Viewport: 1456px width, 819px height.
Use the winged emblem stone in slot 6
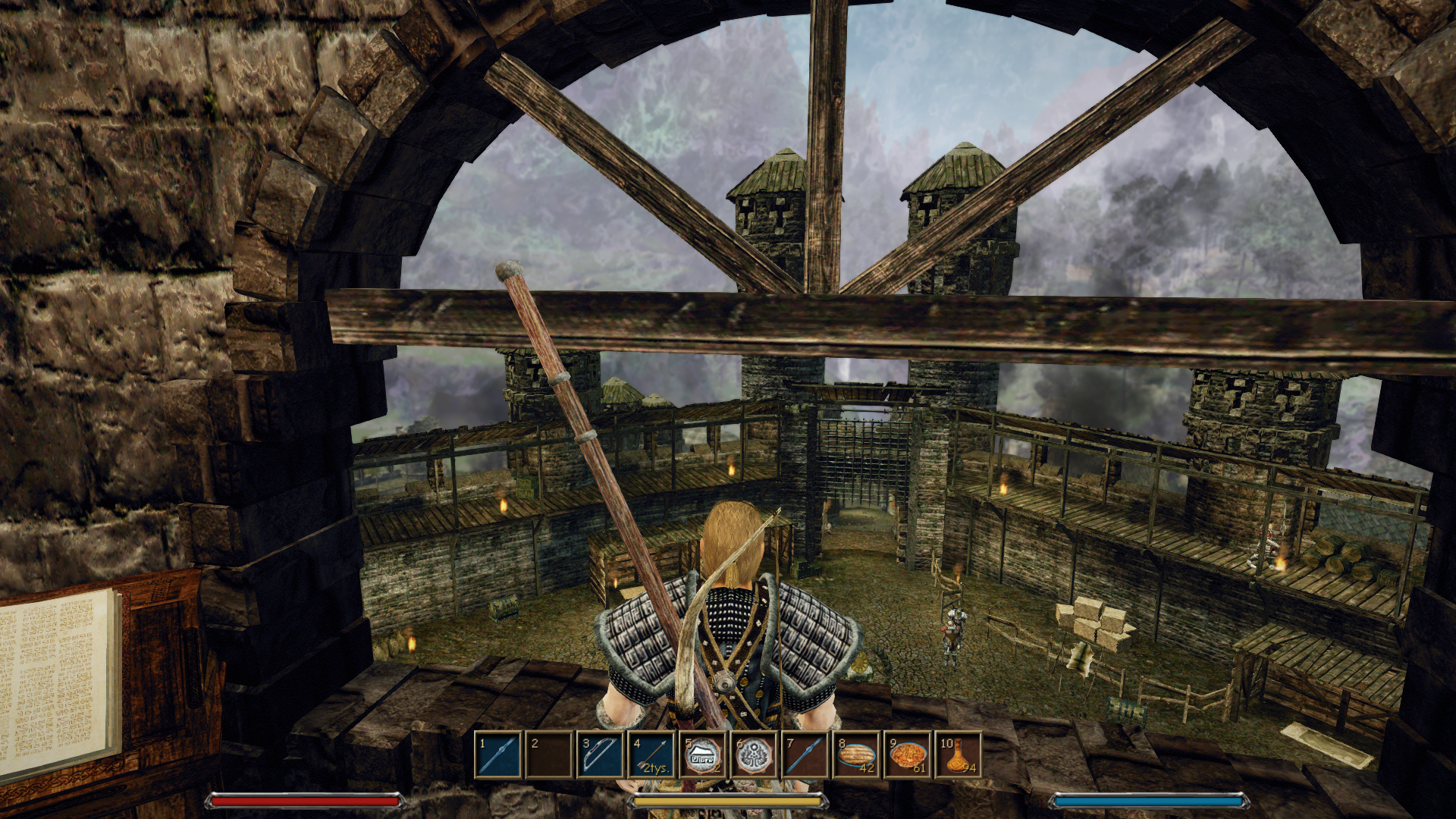tap(755, 755)
